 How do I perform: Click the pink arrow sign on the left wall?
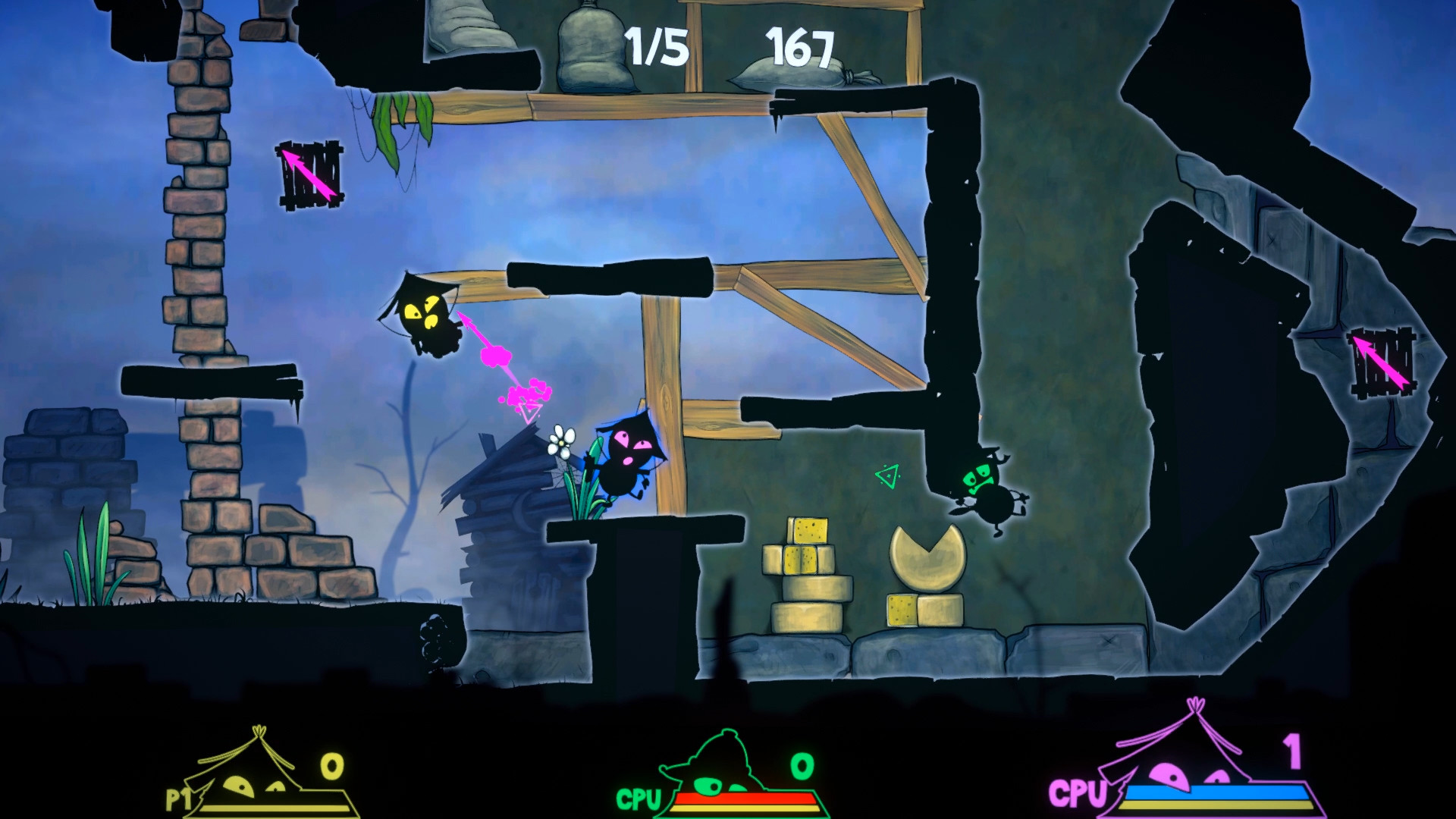309,177
